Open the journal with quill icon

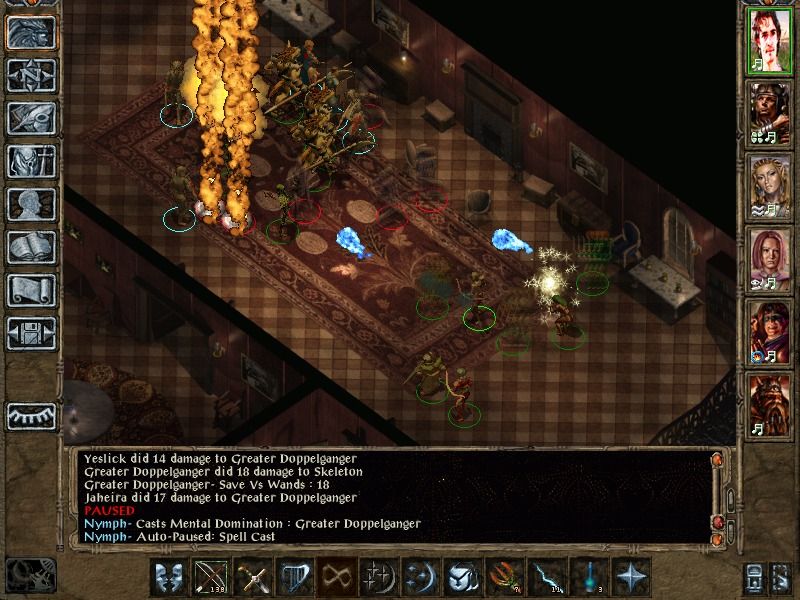pos(31,118)
